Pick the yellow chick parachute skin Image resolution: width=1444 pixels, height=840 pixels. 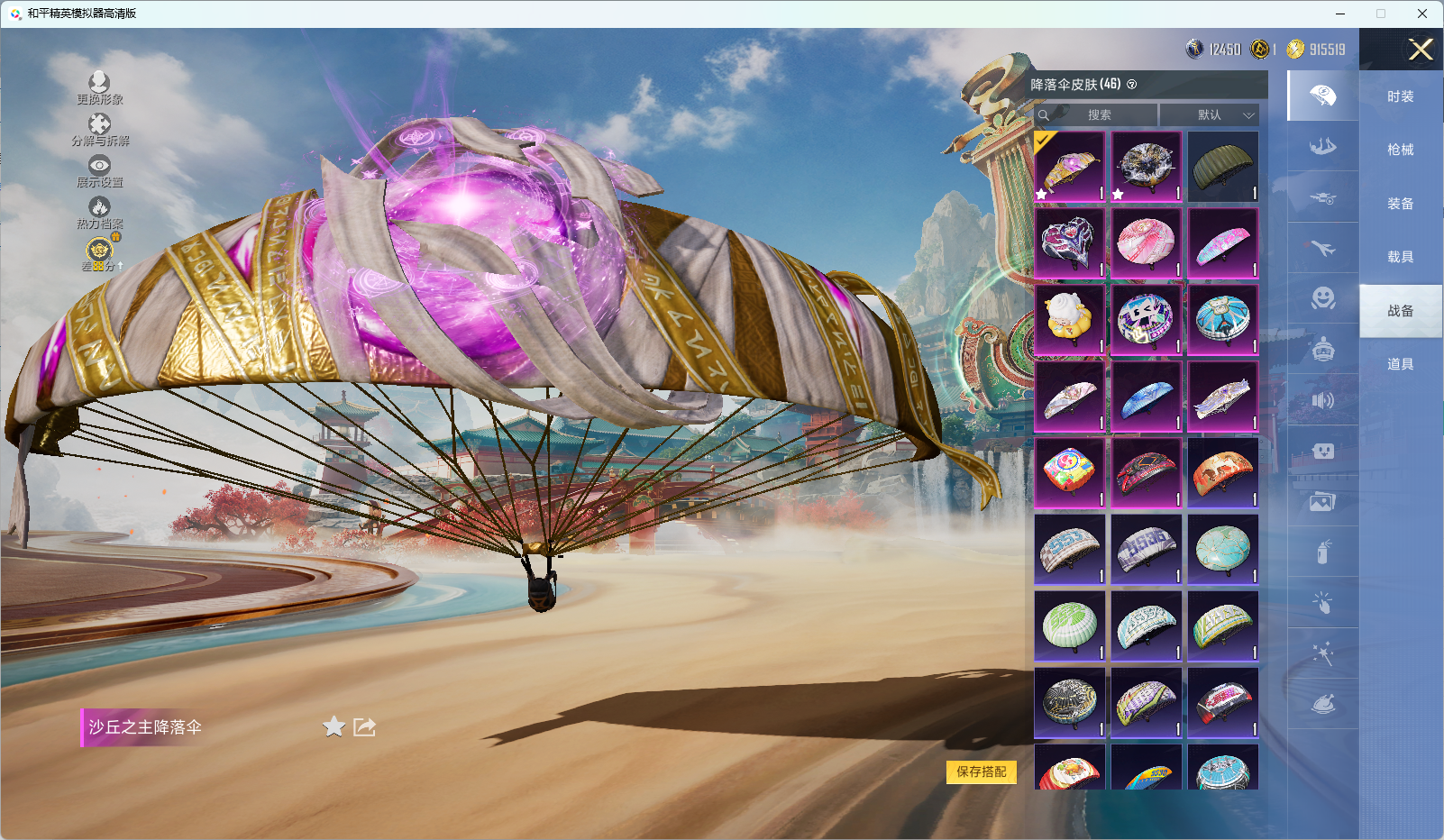tap(1069, 320)
